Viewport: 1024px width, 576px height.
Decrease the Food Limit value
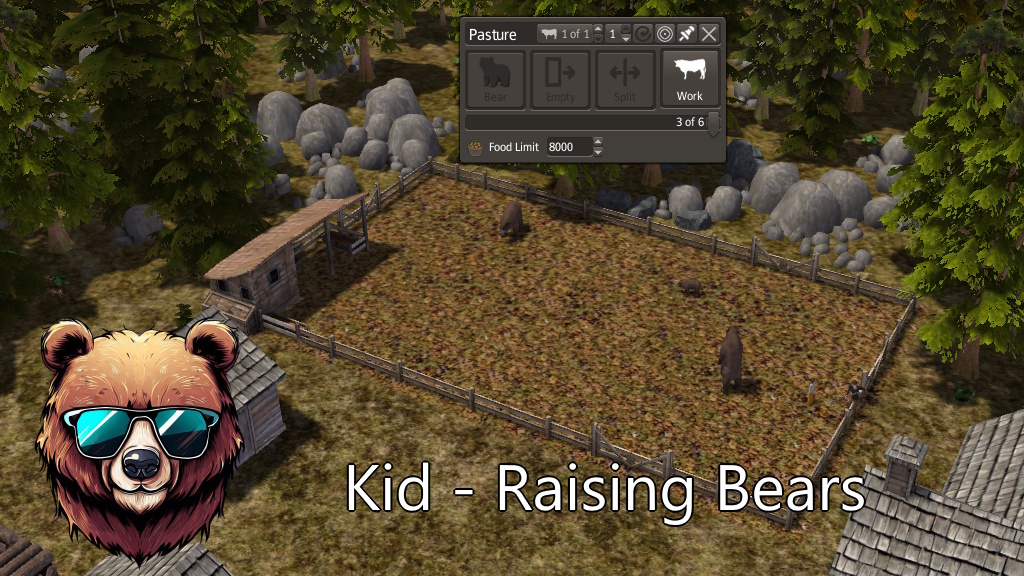(x=598, y=152)
